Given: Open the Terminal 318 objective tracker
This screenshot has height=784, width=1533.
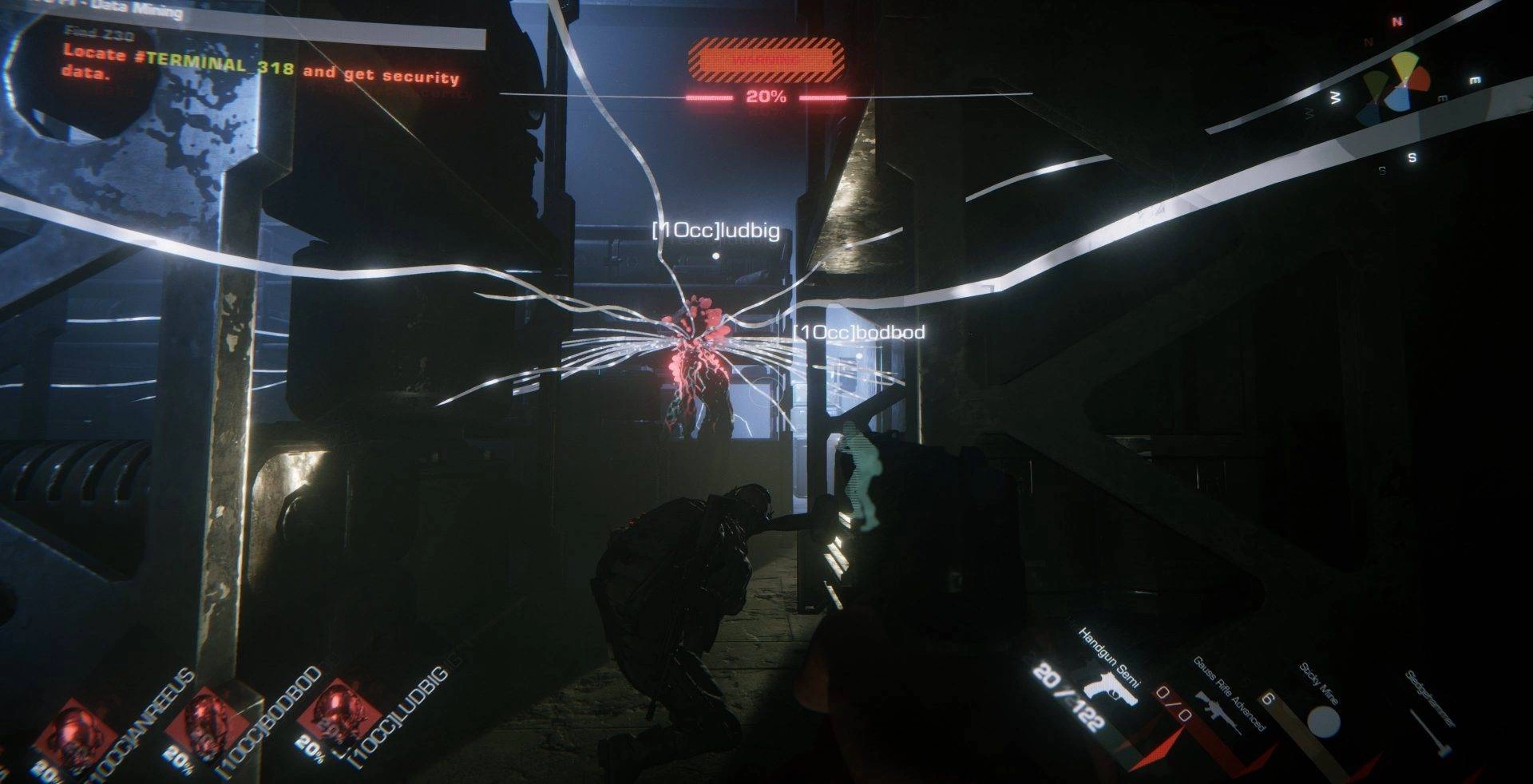Looking at the screenshot, I should (x=261, y=65).
